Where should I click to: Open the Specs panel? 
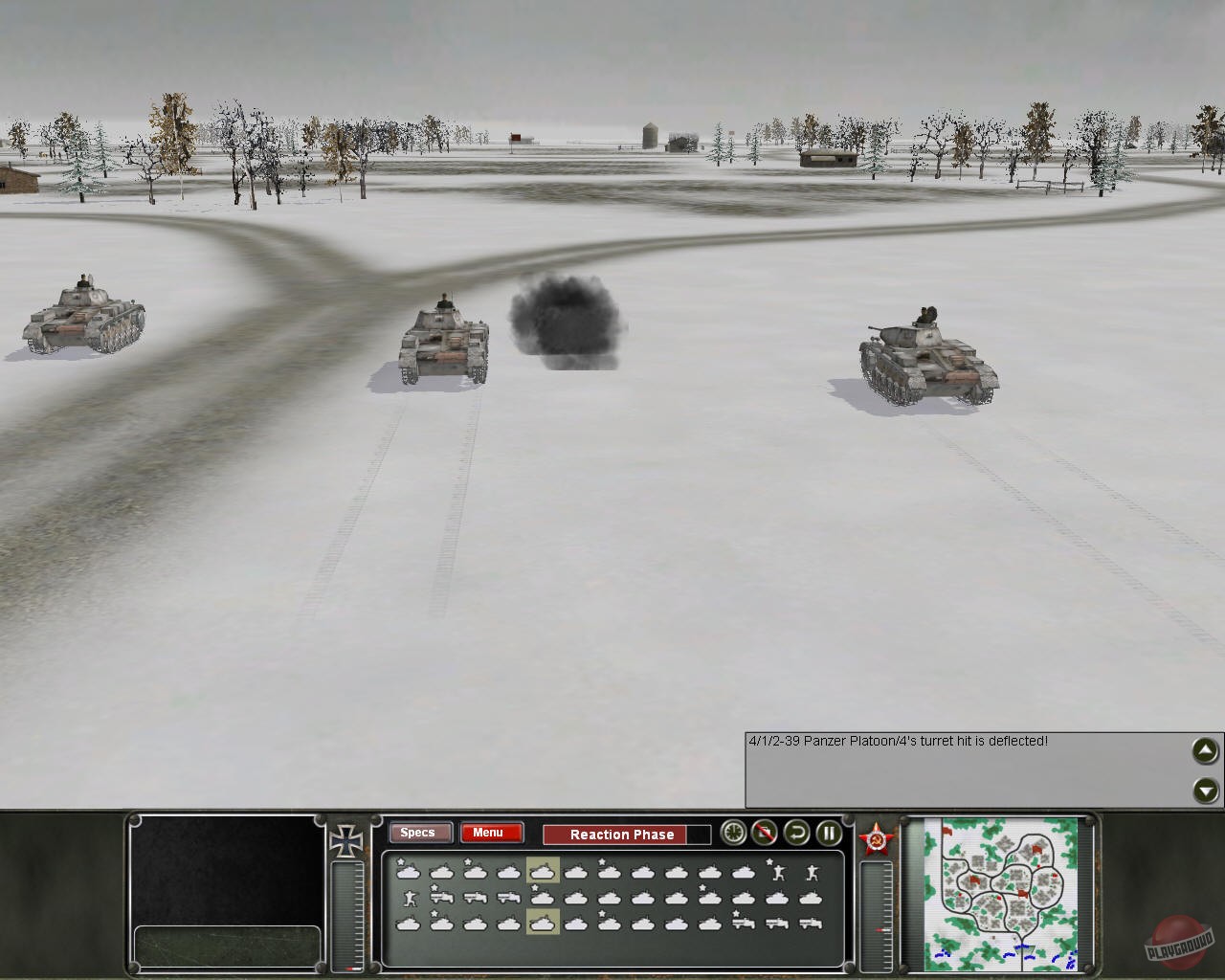418,833
